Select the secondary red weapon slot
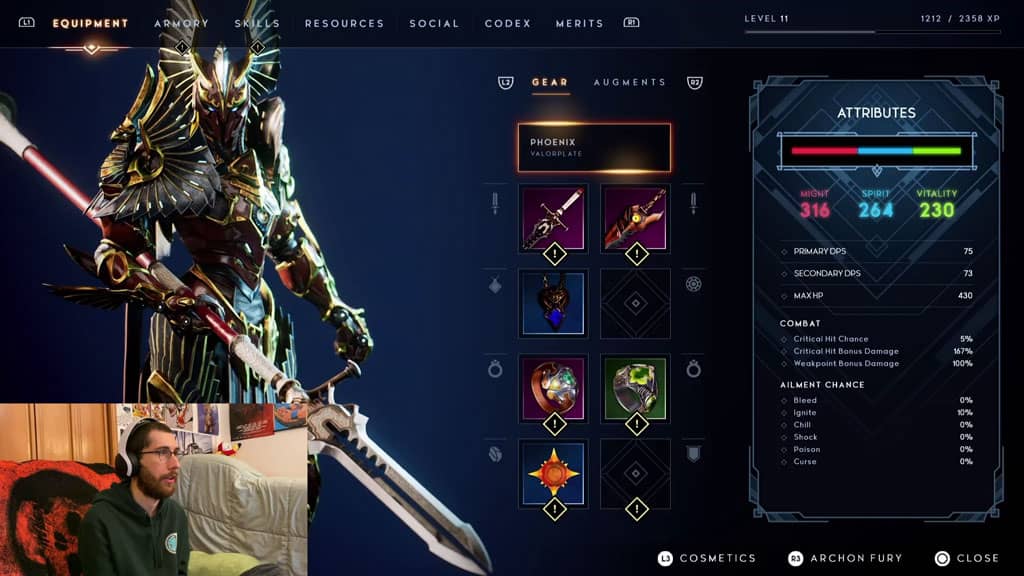The image size is (1024, 576). (x=635, y=218)
